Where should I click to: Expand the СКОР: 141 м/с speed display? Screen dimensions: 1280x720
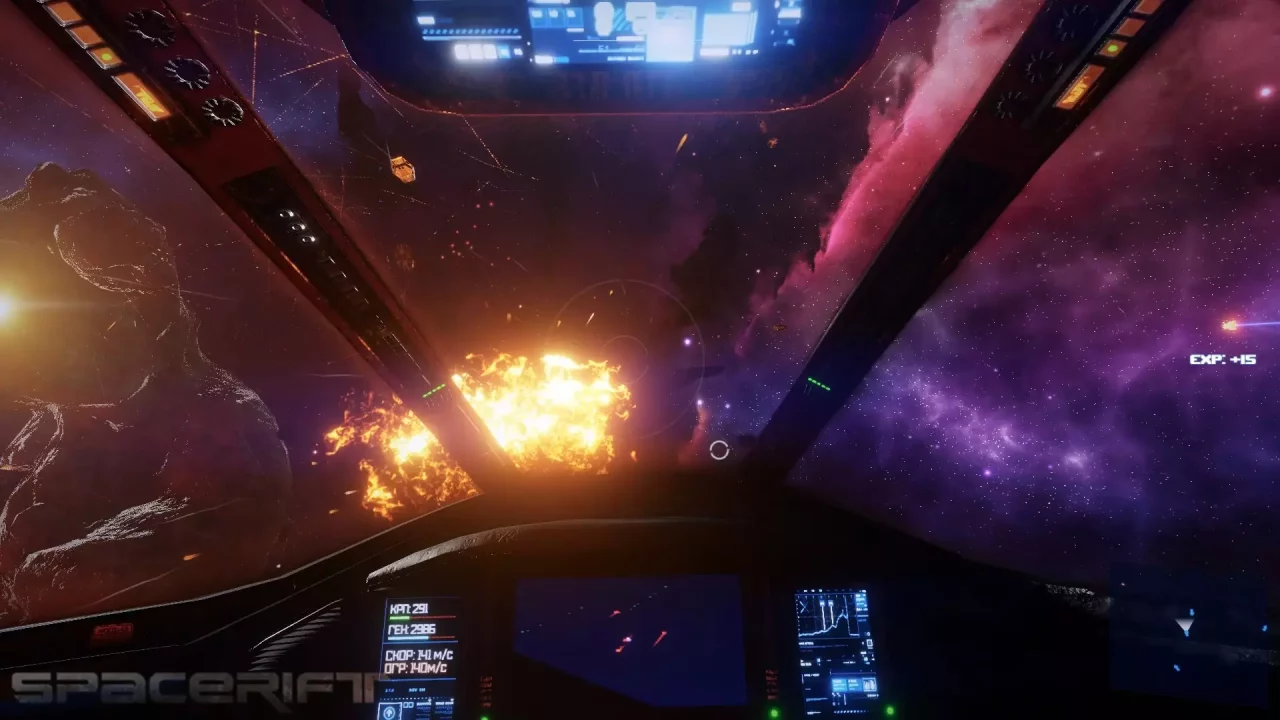(418, 655)
